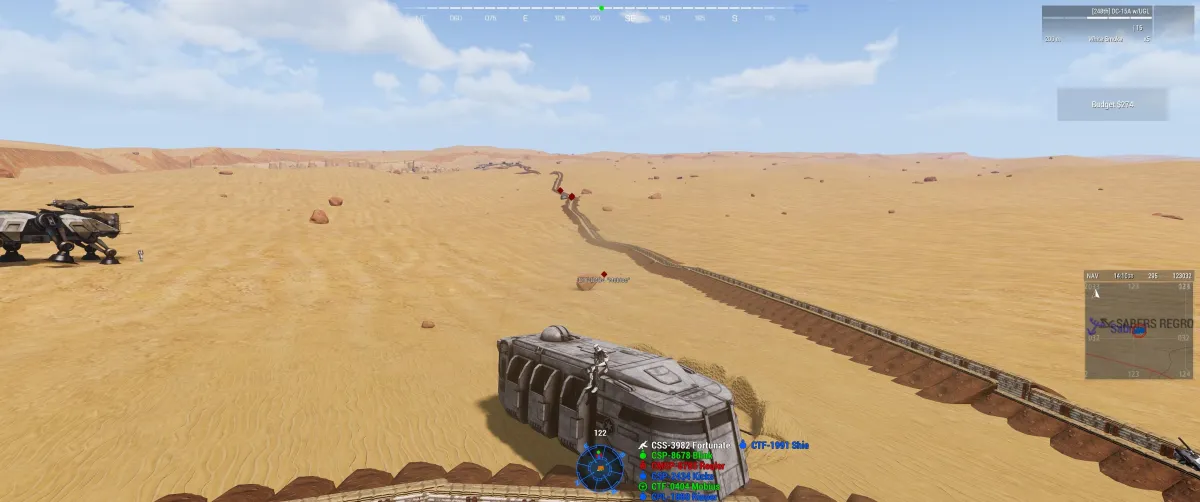Select the red-circled blue marker on the minimap
This screenshot has width=1200, height=502.
coord(1138,331)
